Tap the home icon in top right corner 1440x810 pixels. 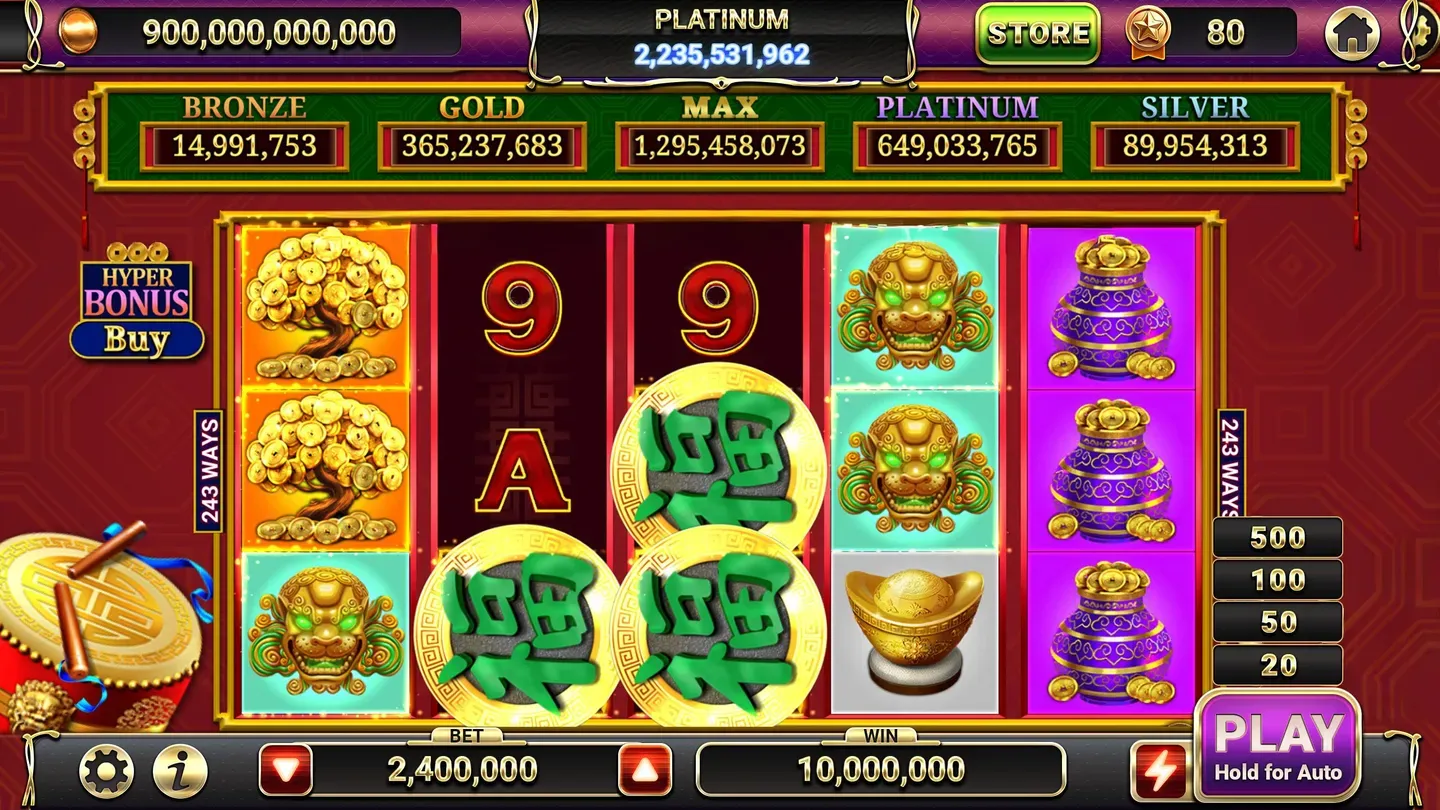pos(1353,32)
